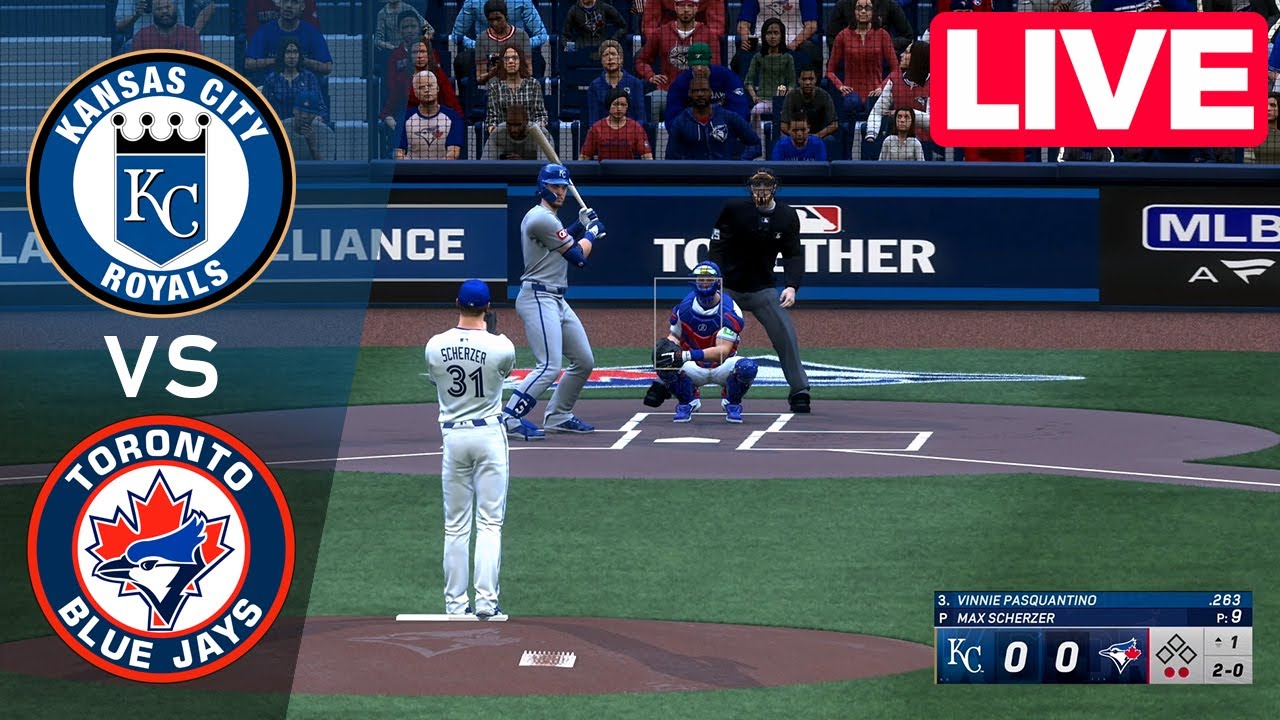The height and width of the screenshot is (720, 1280).
Task: Click the VS label between team logos
Action: 162,368
